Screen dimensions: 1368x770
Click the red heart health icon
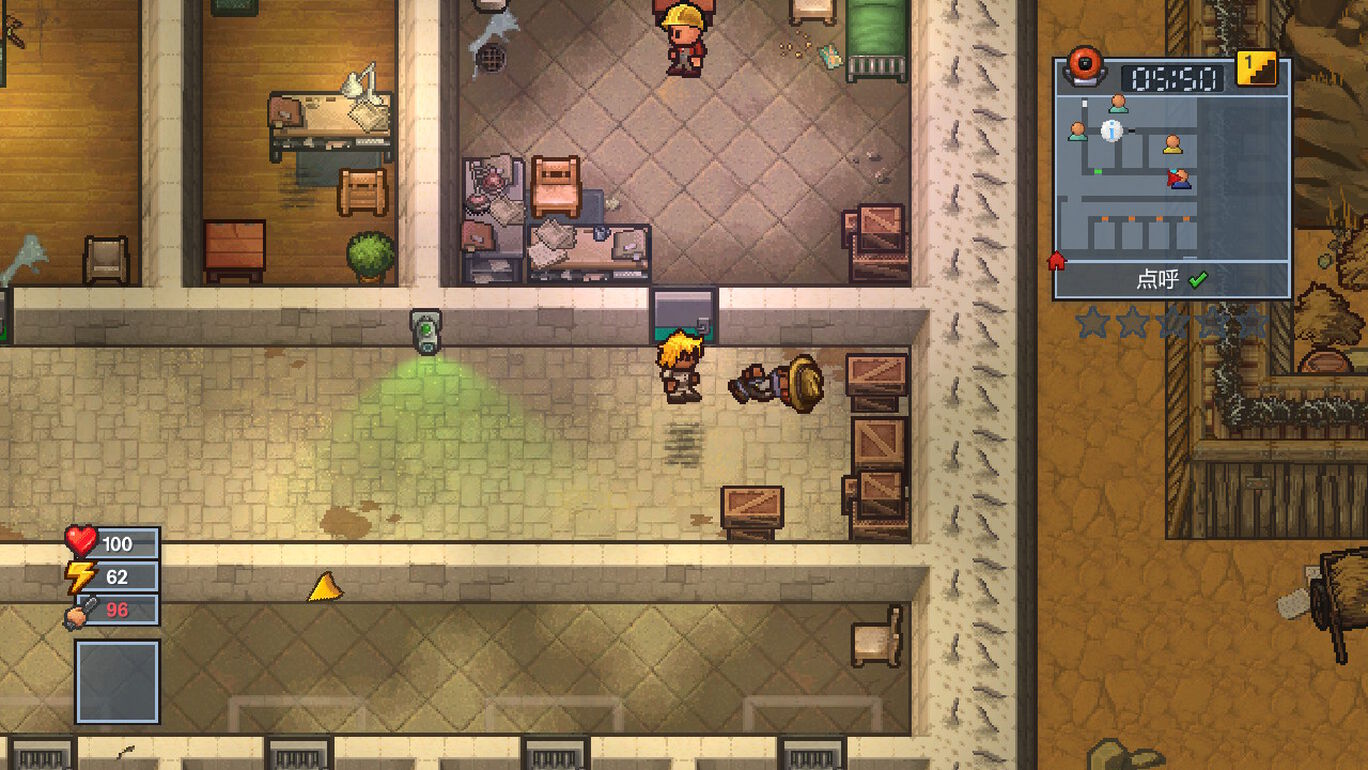pyautogui.click(x=82, y=543)
